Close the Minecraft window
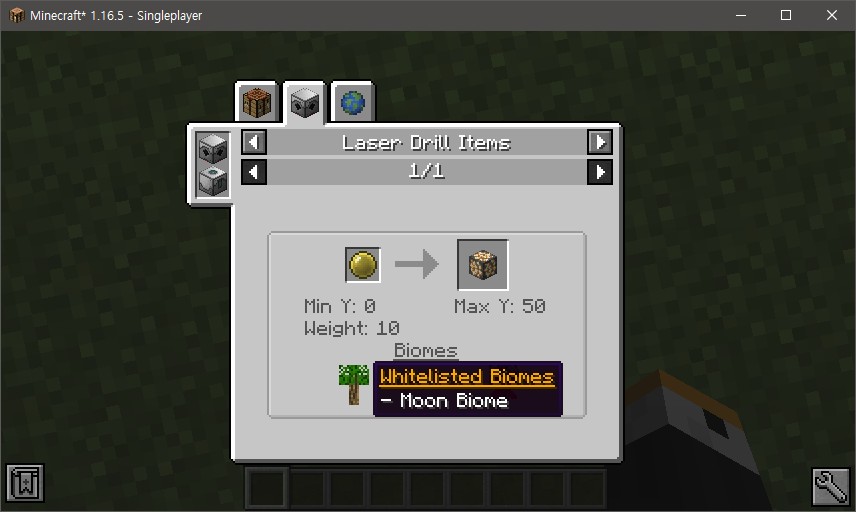 click(832, 15)
